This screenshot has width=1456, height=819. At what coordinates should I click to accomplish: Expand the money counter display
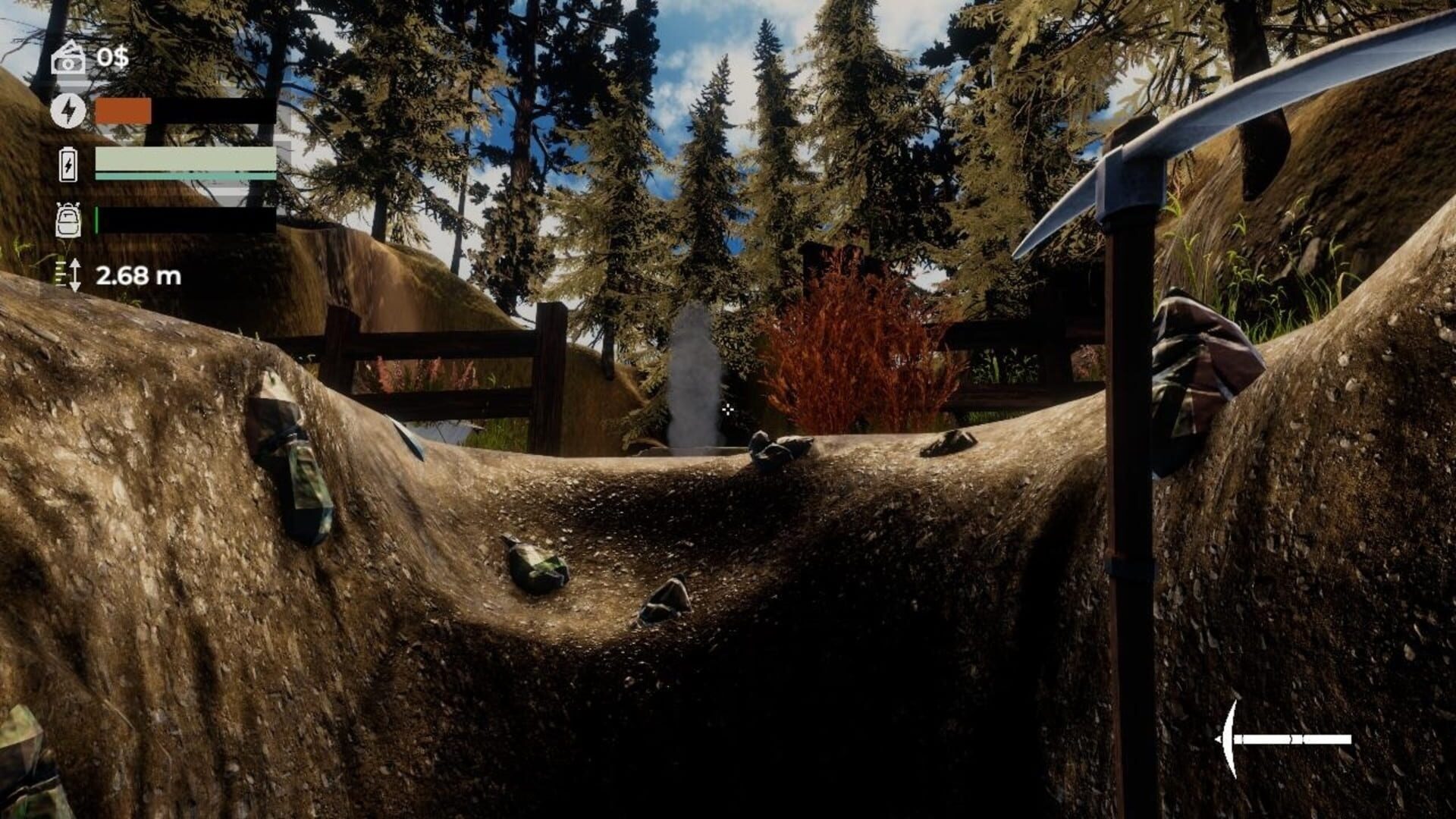pyautogui.click(x=111, y=57)
